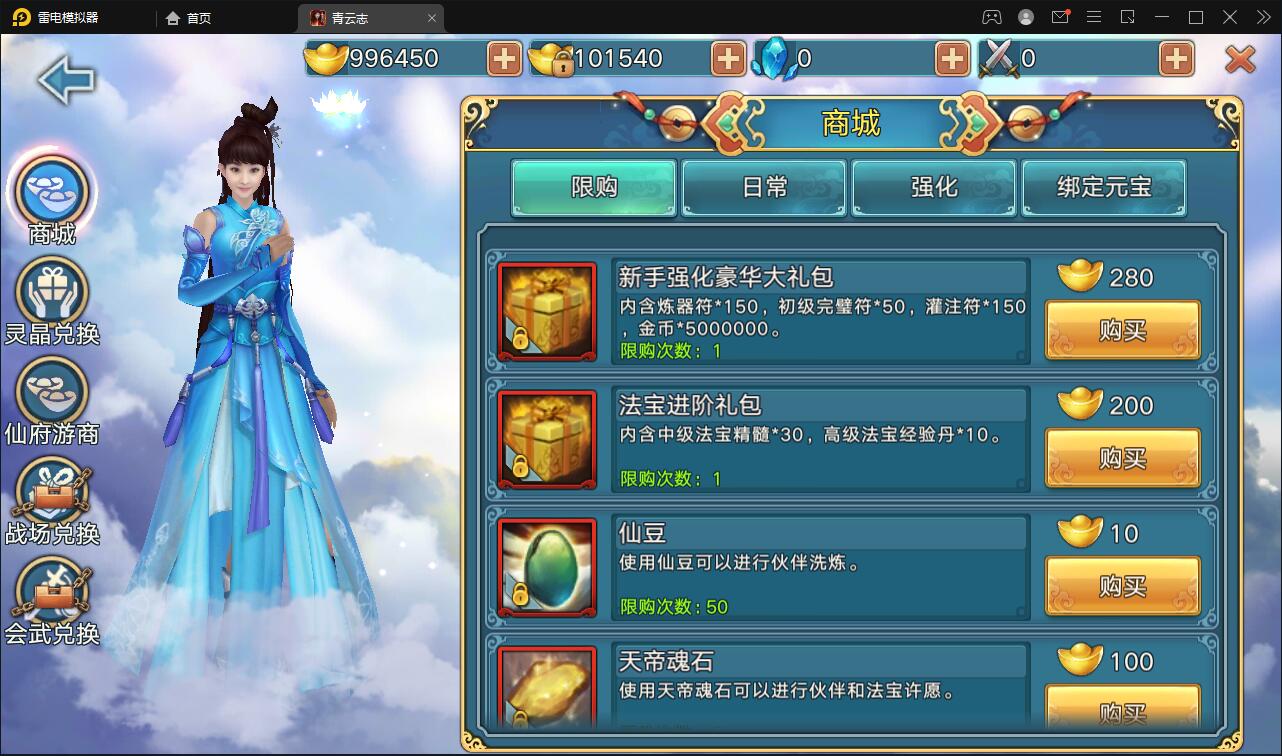This screenshot has width=1282, height=756.
Task: Click the plus beside bound currency
Action: (x=728, y=59)
